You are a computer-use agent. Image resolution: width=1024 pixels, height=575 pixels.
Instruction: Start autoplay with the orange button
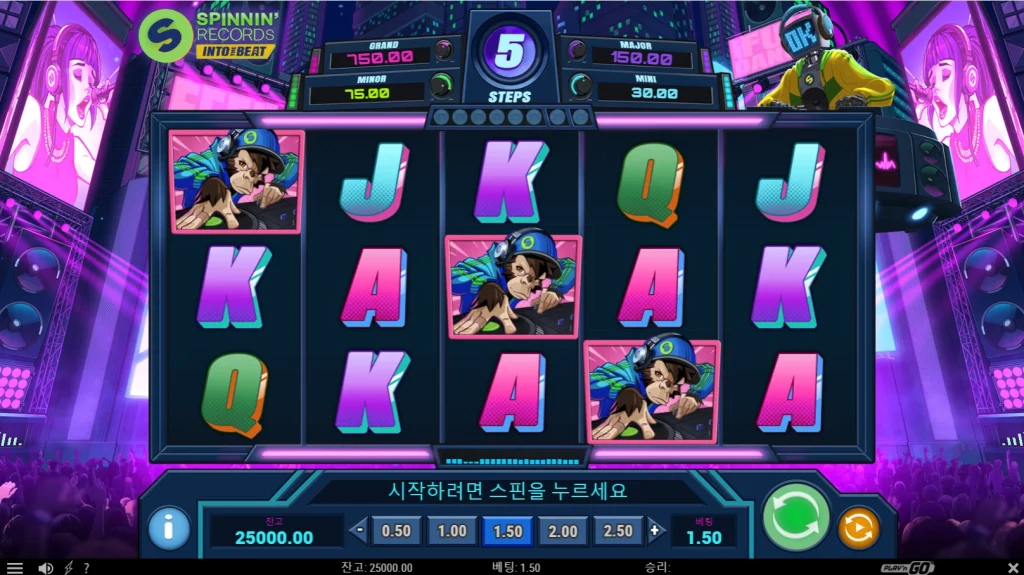[858, 527]
